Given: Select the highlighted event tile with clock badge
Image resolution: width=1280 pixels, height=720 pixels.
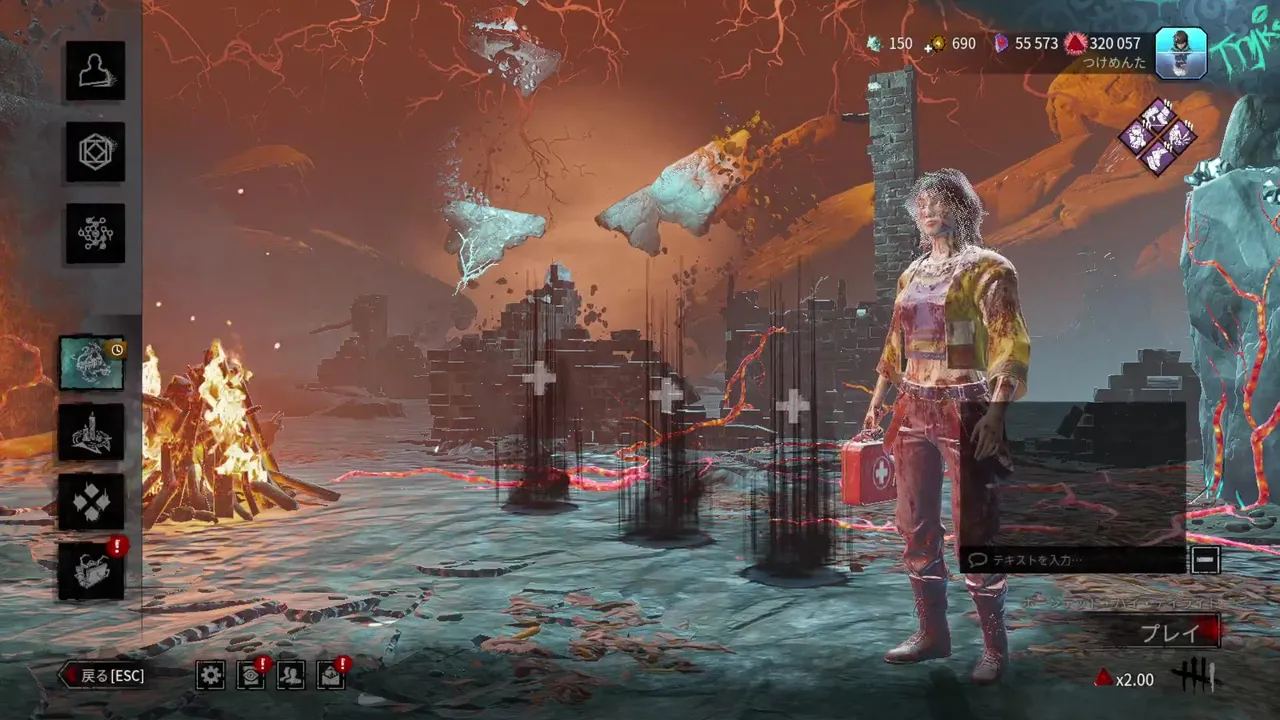Looking at the screenshot, I should click(x=91, y=362).
